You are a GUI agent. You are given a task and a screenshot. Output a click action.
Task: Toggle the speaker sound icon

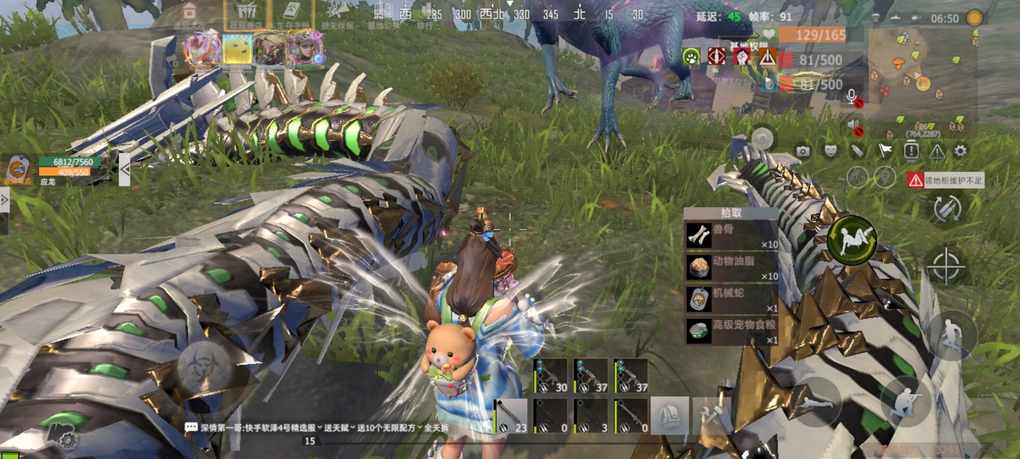(853, 125)
